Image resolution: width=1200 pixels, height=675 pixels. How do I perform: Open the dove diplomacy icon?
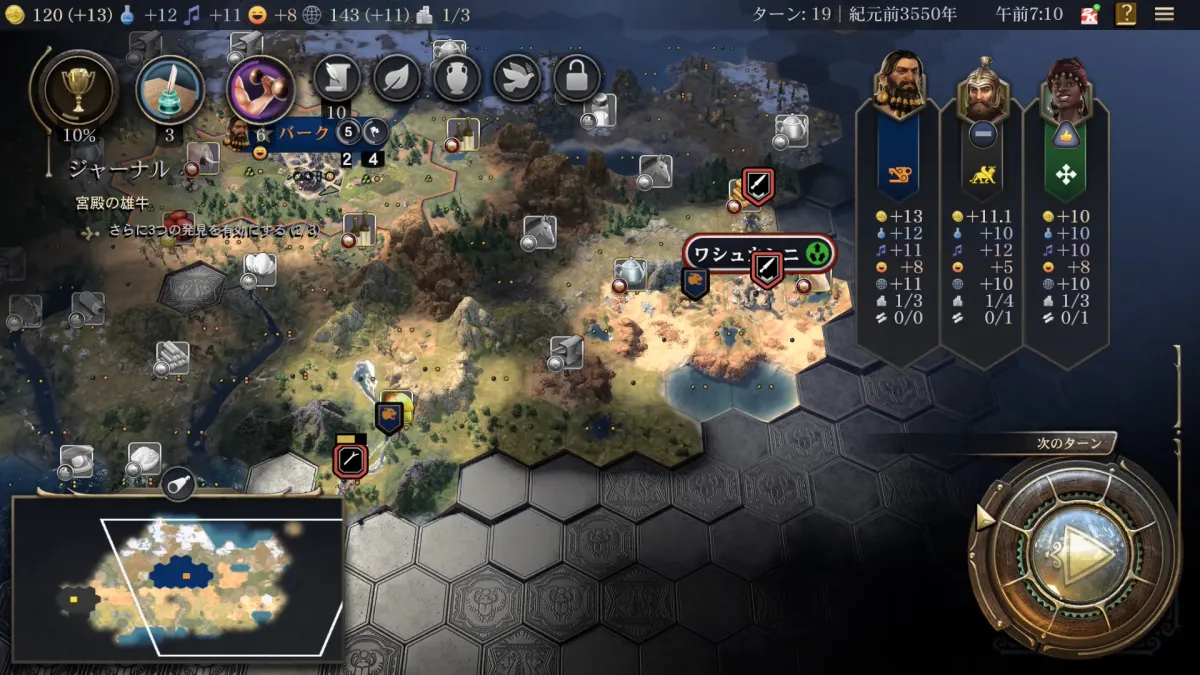click(517, 79)
